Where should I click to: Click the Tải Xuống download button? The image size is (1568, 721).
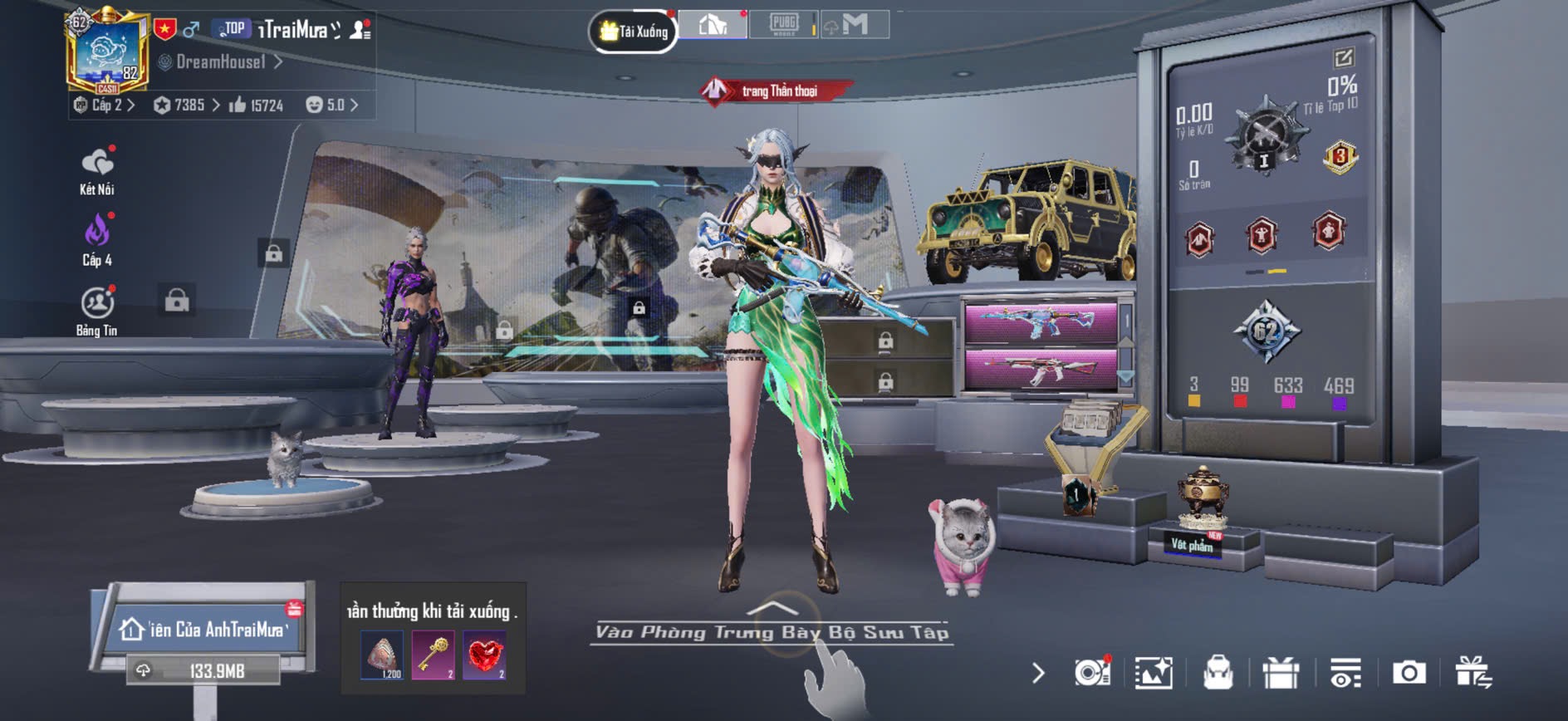click(634, 32)
